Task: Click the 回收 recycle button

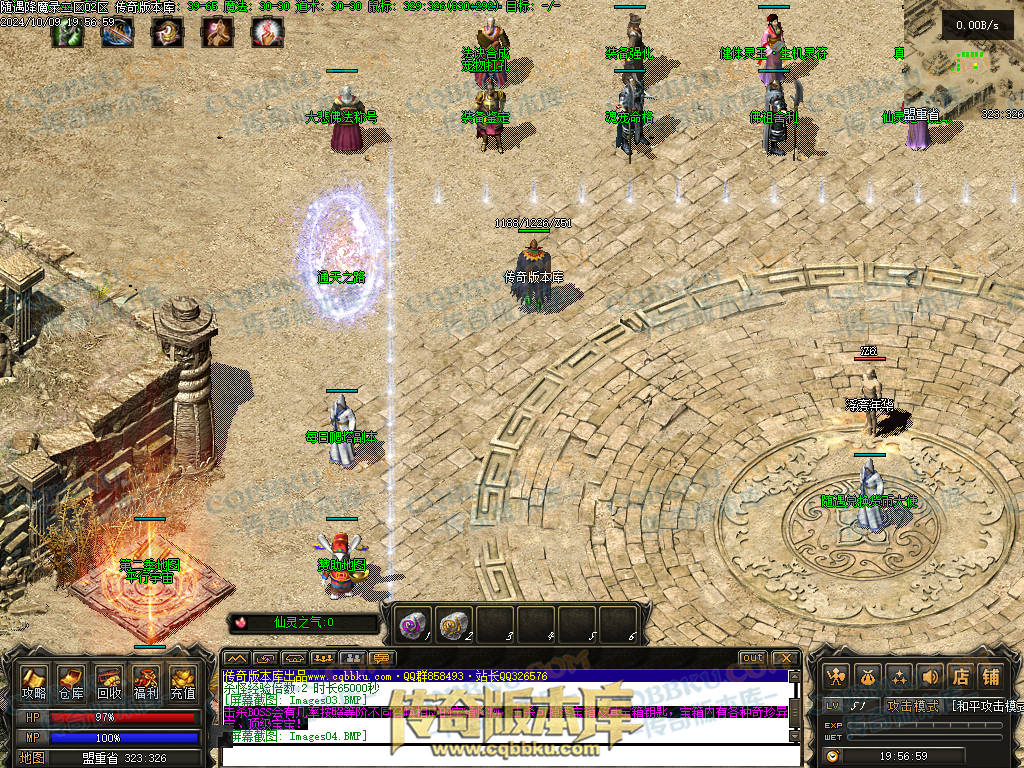Action: [109, 683]
